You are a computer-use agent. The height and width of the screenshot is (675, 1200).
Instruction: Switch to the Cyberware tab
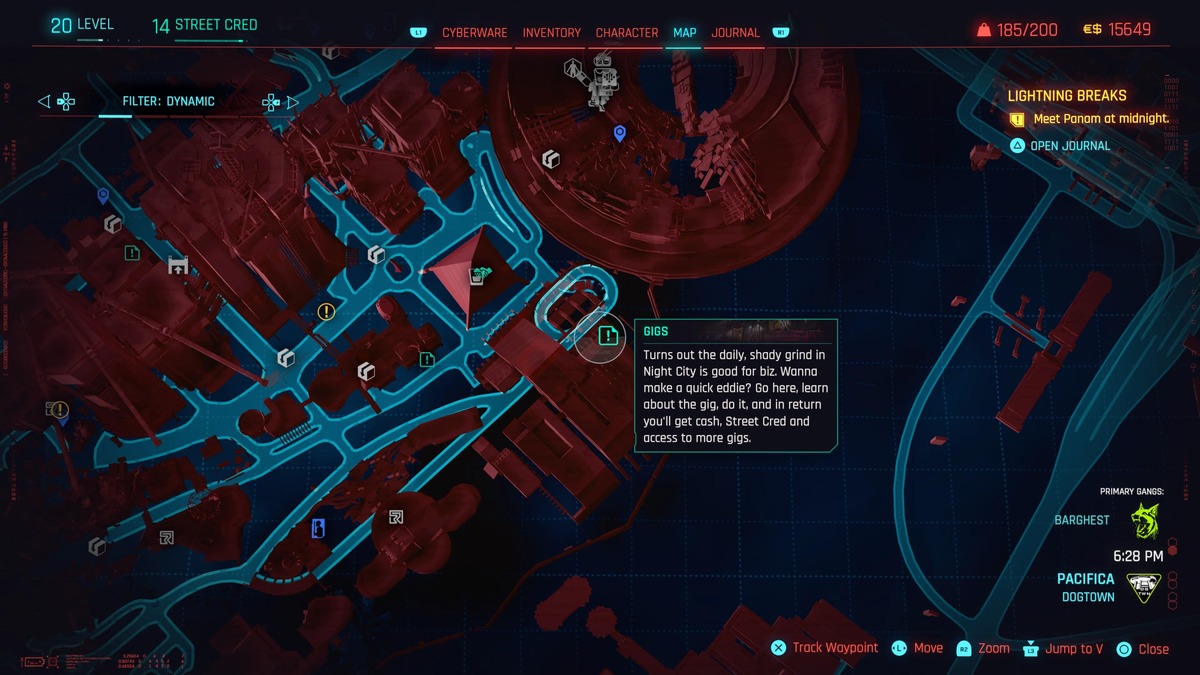[475, 33]
